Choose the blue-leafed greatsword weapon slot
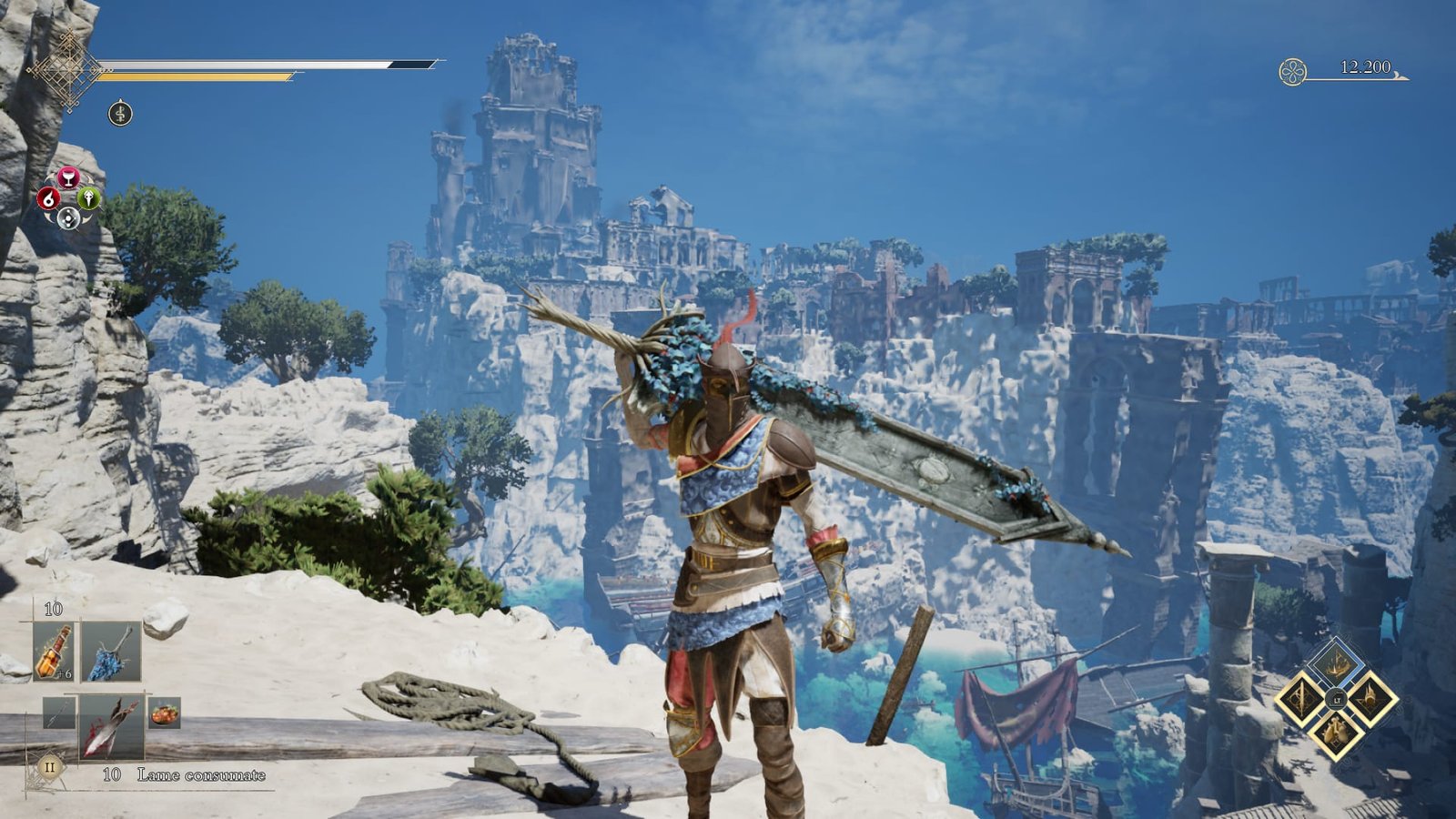This screenshot has width=1456, height=819. (111, 652)
